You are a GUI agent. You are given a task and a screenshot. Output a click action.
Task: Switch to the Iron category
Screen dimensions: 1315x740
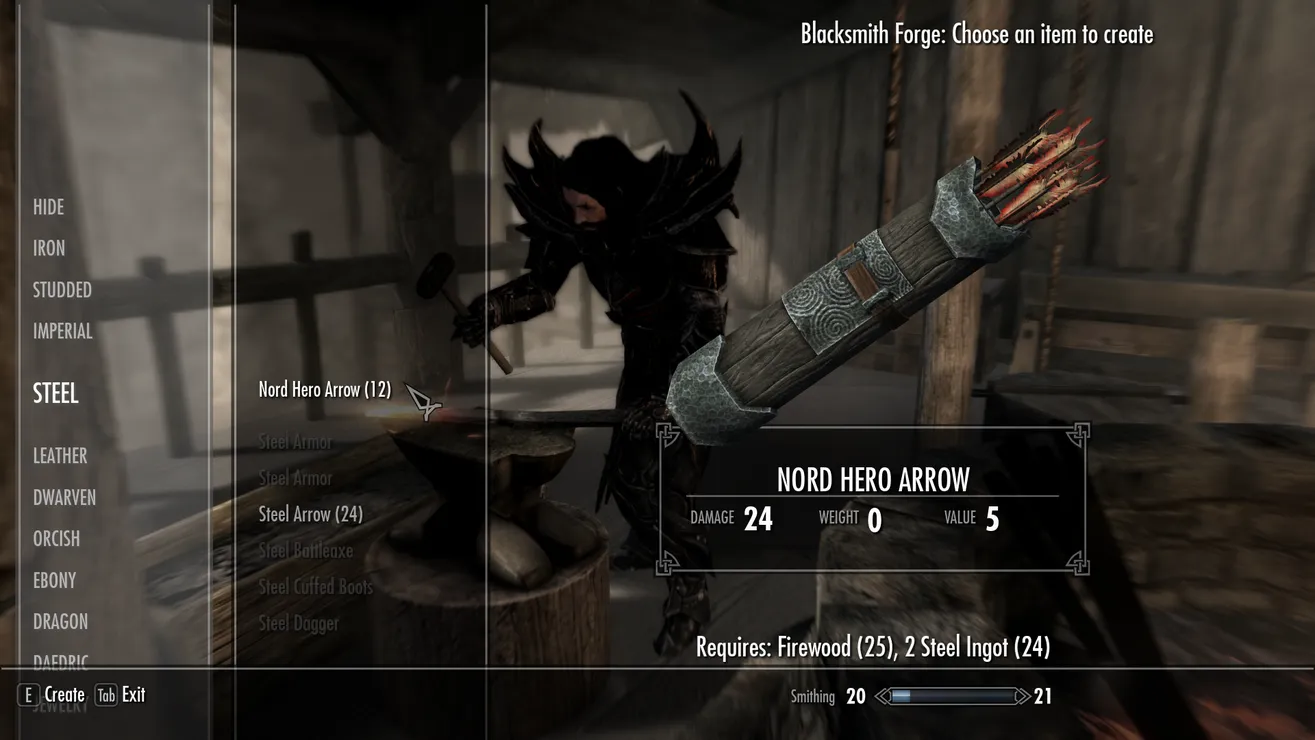pos(49,248)
